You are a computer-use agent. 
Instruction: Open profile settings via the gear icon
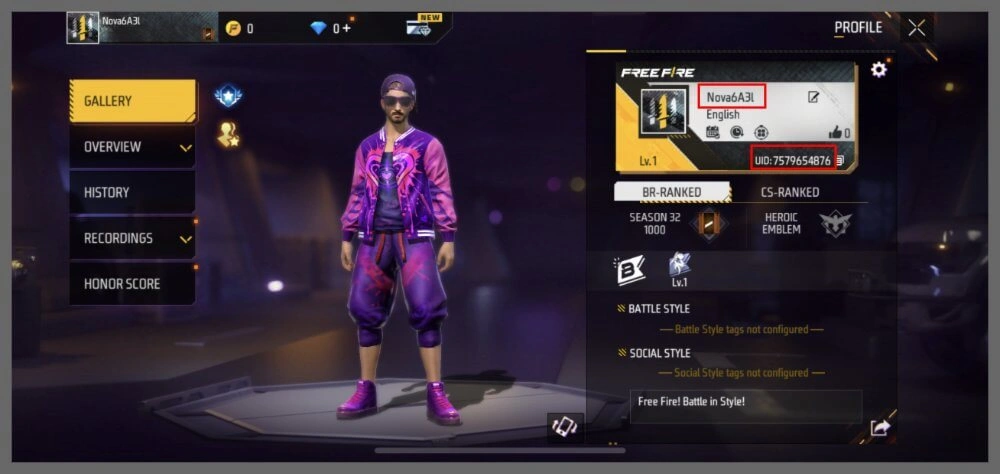879,70
